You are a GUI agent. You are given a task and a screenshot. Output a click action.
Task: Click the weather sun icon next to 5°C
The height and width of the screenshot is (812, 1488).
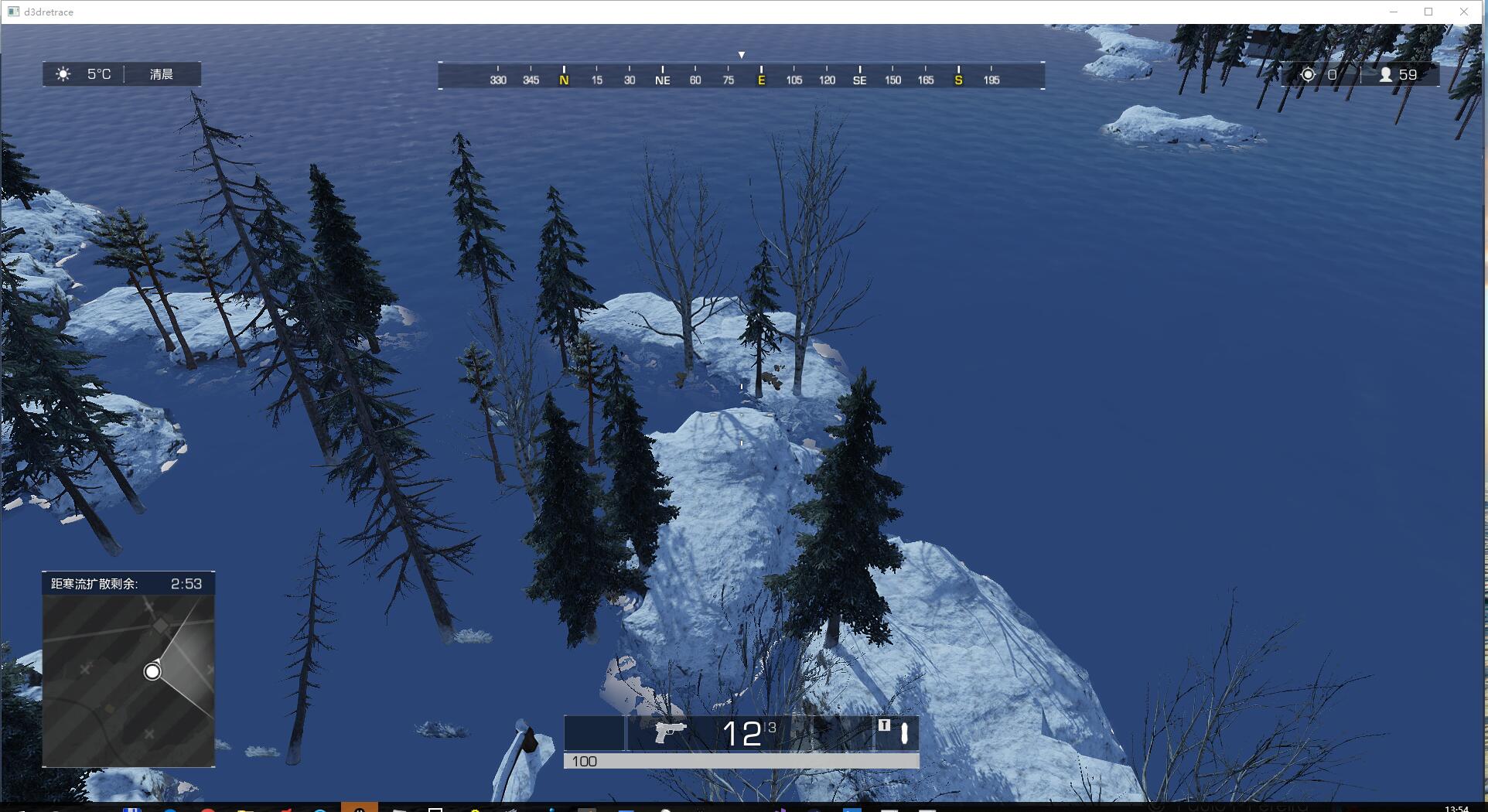(x=63, y=74)
